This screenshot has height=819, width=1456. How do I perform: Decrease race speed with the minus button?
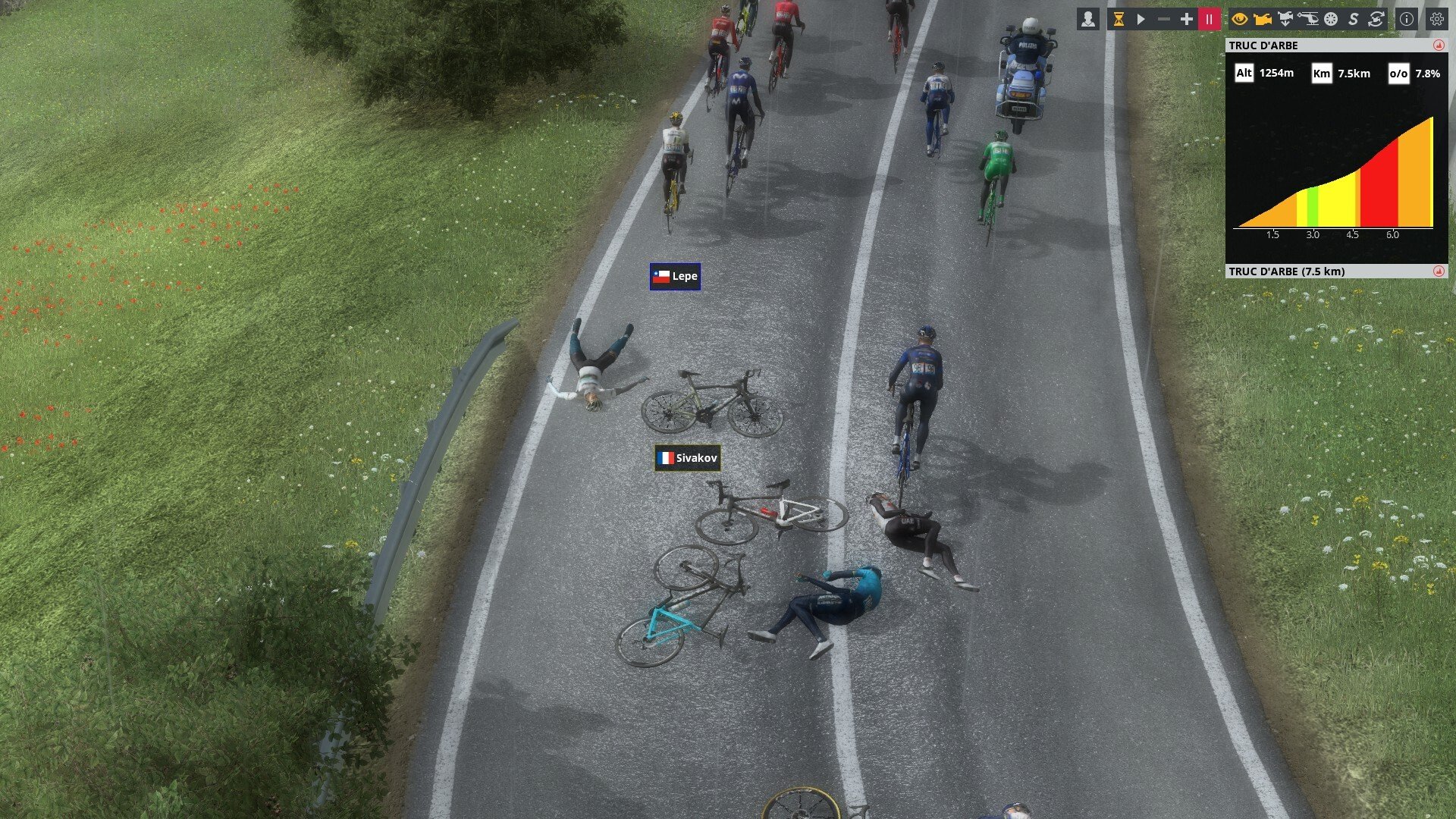[x=1164, y=20]
